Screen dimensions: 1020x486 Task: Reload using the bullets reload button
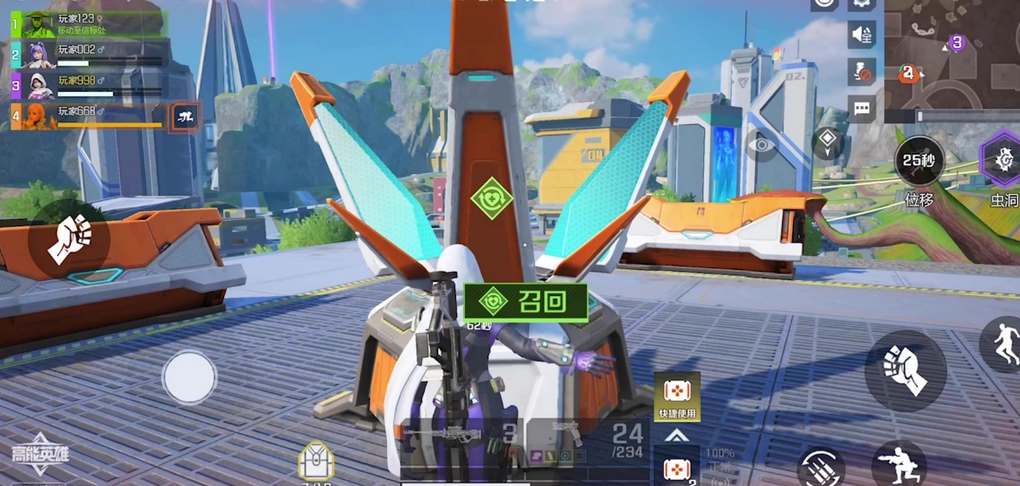(x=822, y=468)
